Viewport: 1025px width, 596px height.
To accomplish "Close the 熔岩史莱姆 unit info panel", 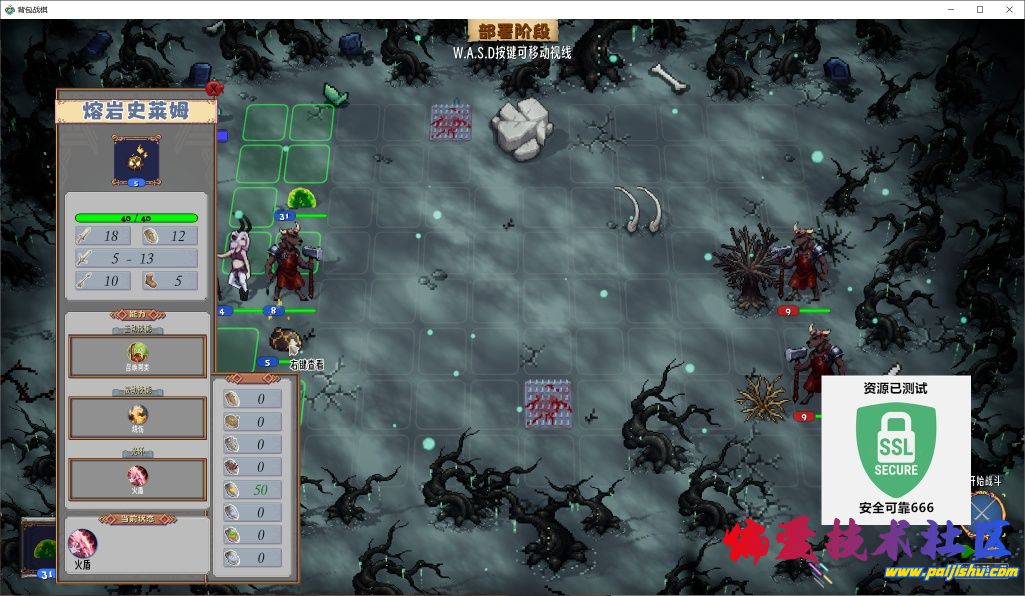I will pyautogui.click(x=212, y=89).
